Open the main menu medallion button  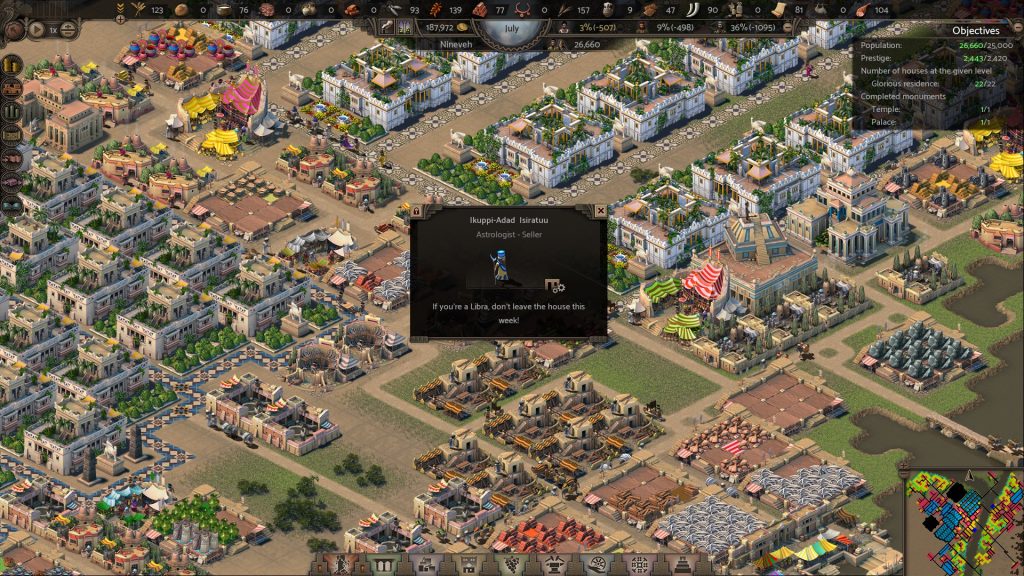coord(14,30)
